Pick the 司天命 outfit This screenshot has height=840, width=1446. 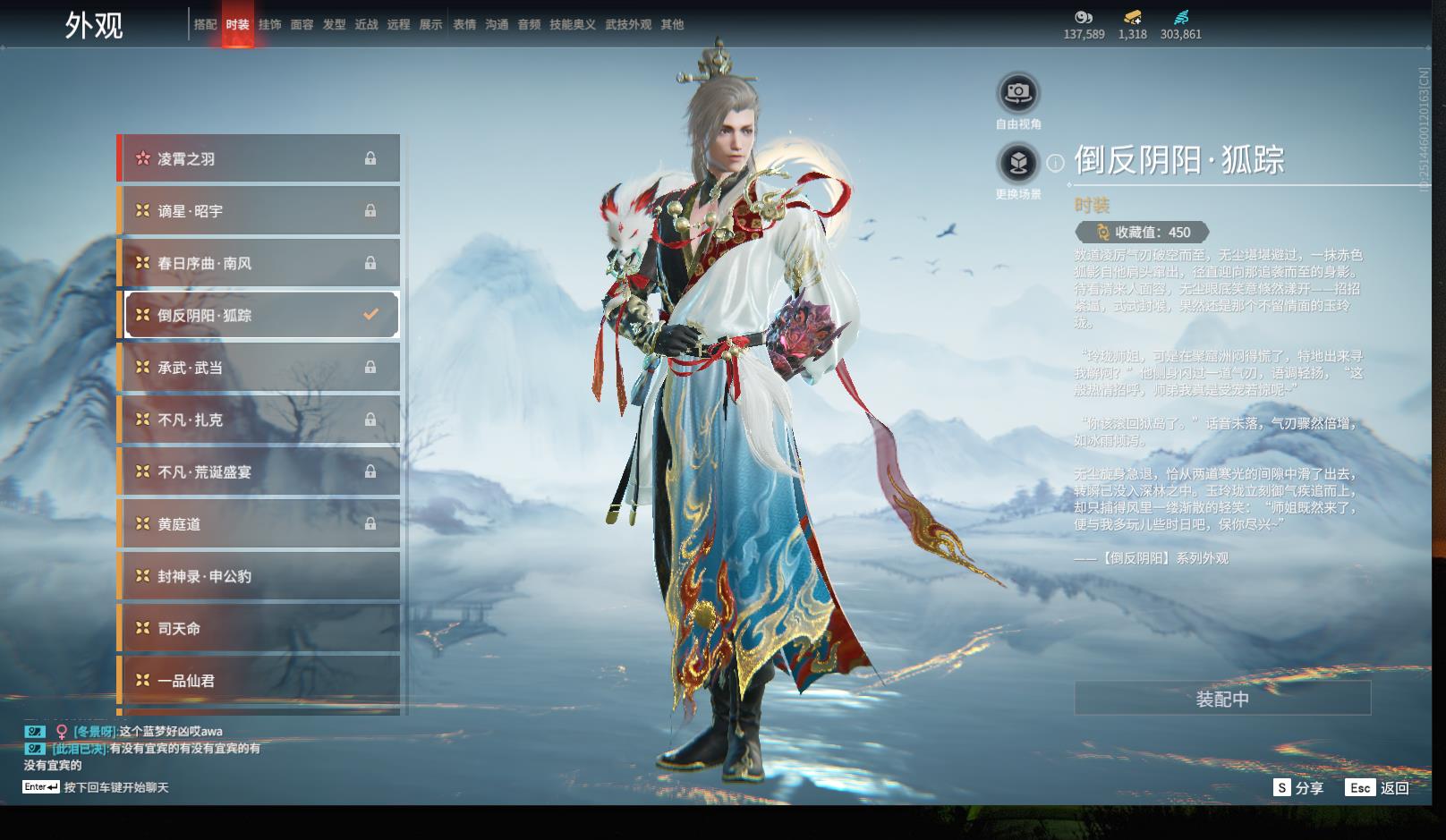[259, 629]
